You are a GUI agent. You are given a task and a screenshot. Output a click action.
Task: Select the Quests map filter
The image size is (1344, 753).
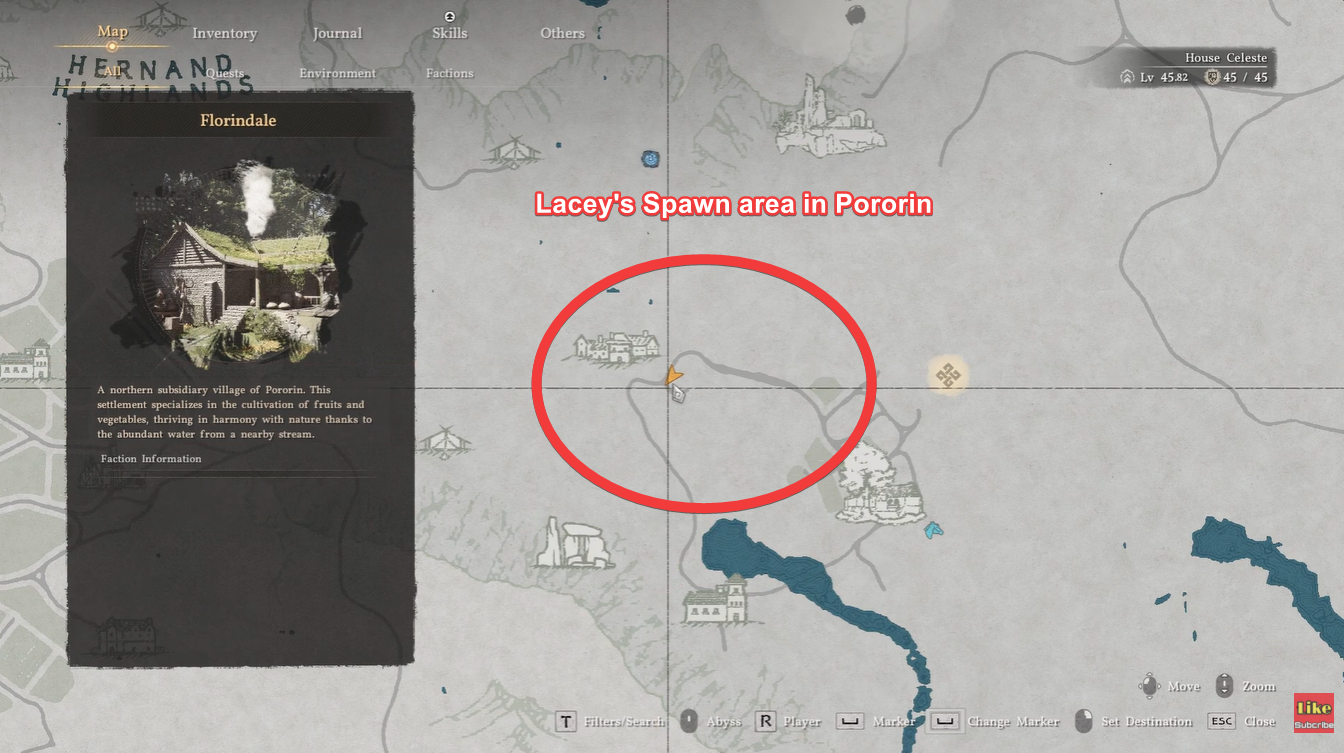pos(224,73)
